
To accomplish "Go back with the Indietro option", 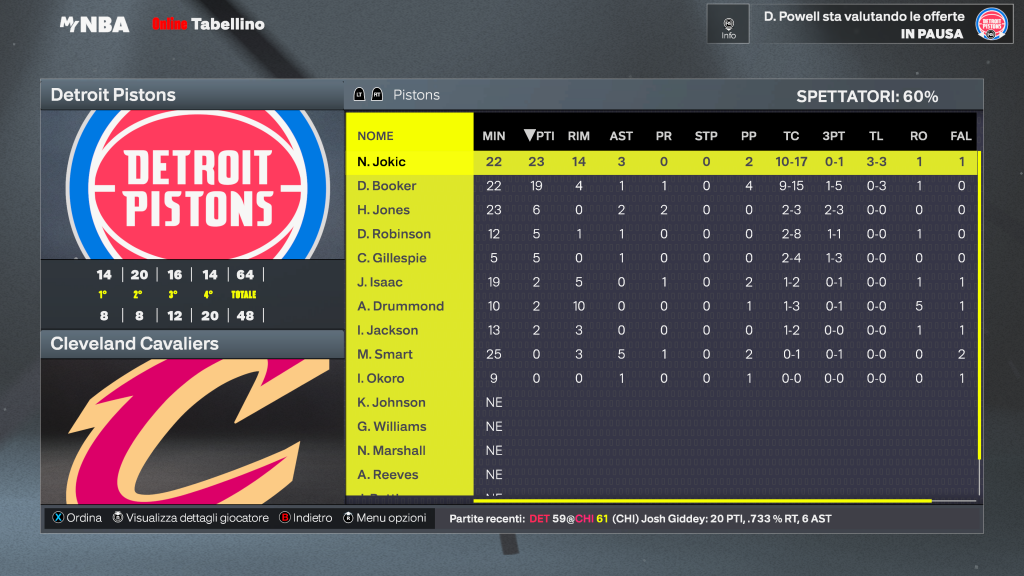I will [305, 518].
